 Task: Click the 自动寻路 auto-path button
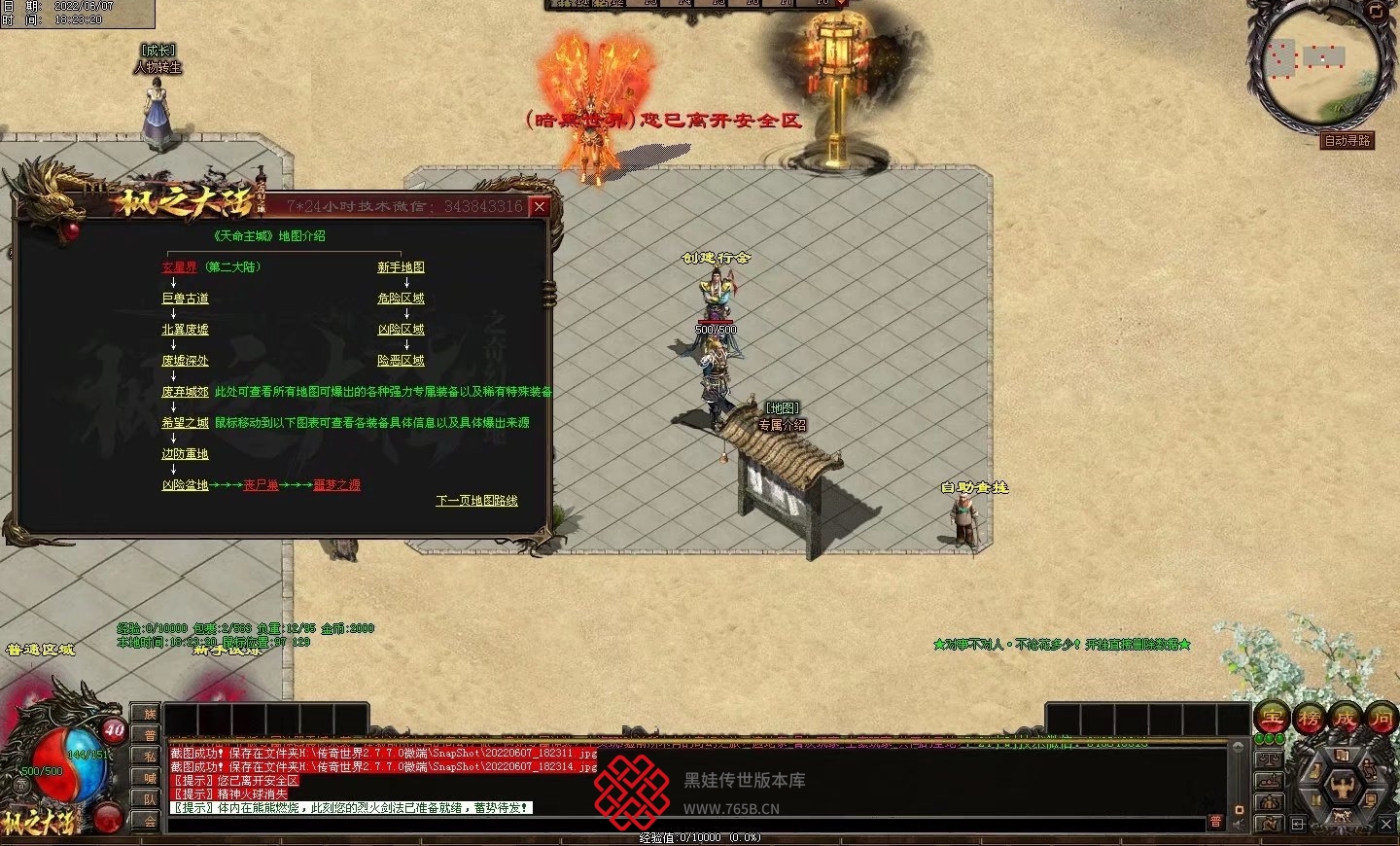(1347, 141)
